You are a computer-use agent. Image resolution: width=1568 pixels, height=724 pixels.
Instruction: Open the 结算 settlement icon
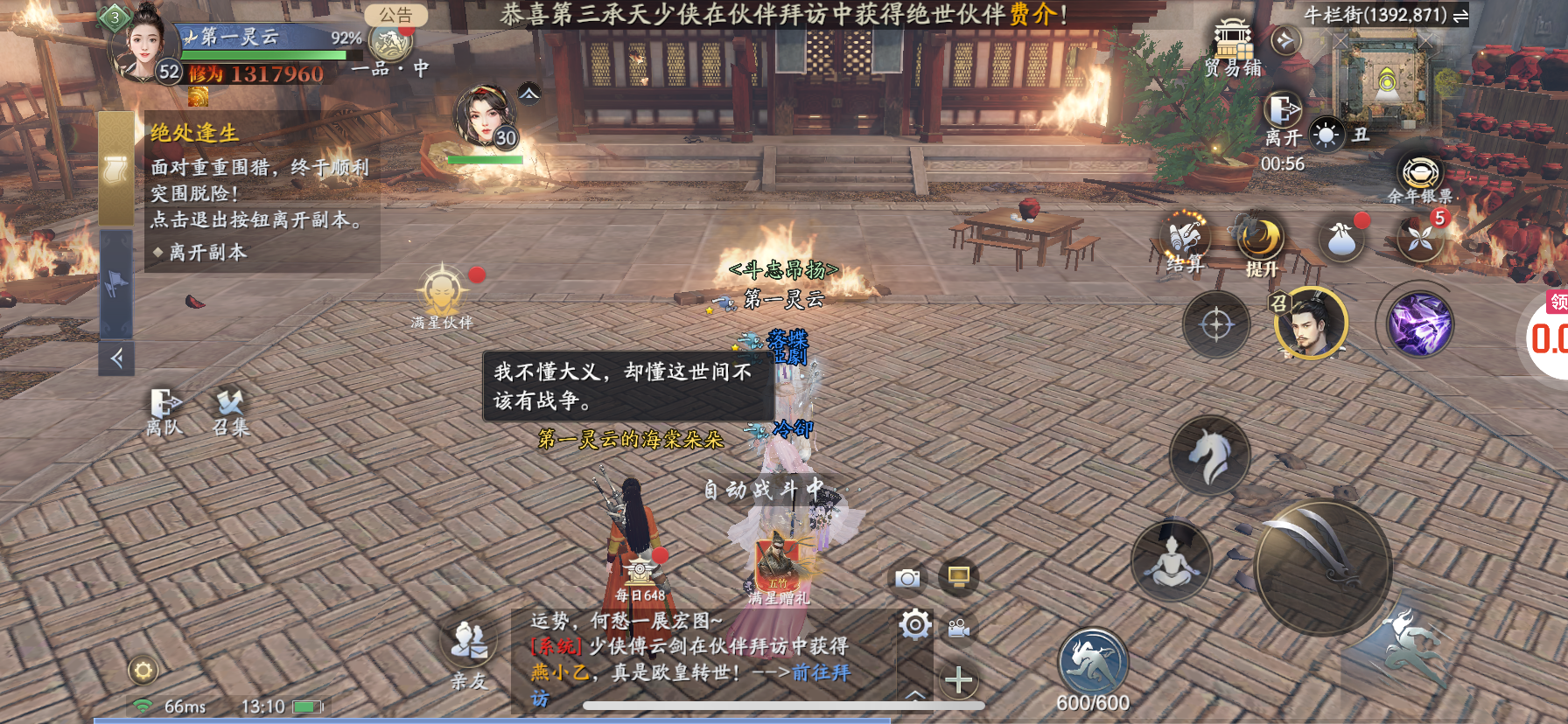(x=1185, y=240)
